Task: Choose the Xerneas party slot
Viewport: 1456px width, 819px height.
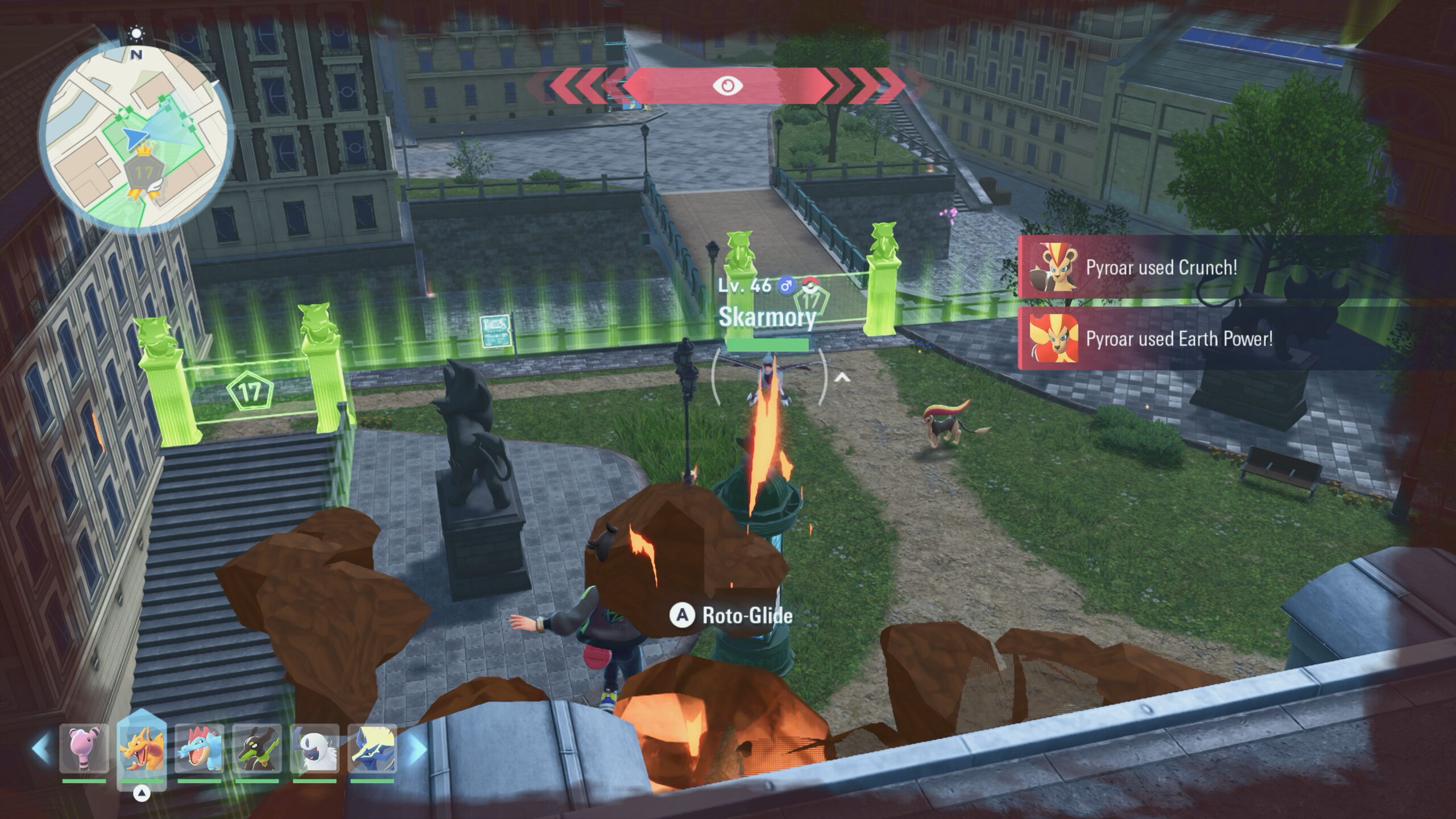Action: (x=372, y=748)
